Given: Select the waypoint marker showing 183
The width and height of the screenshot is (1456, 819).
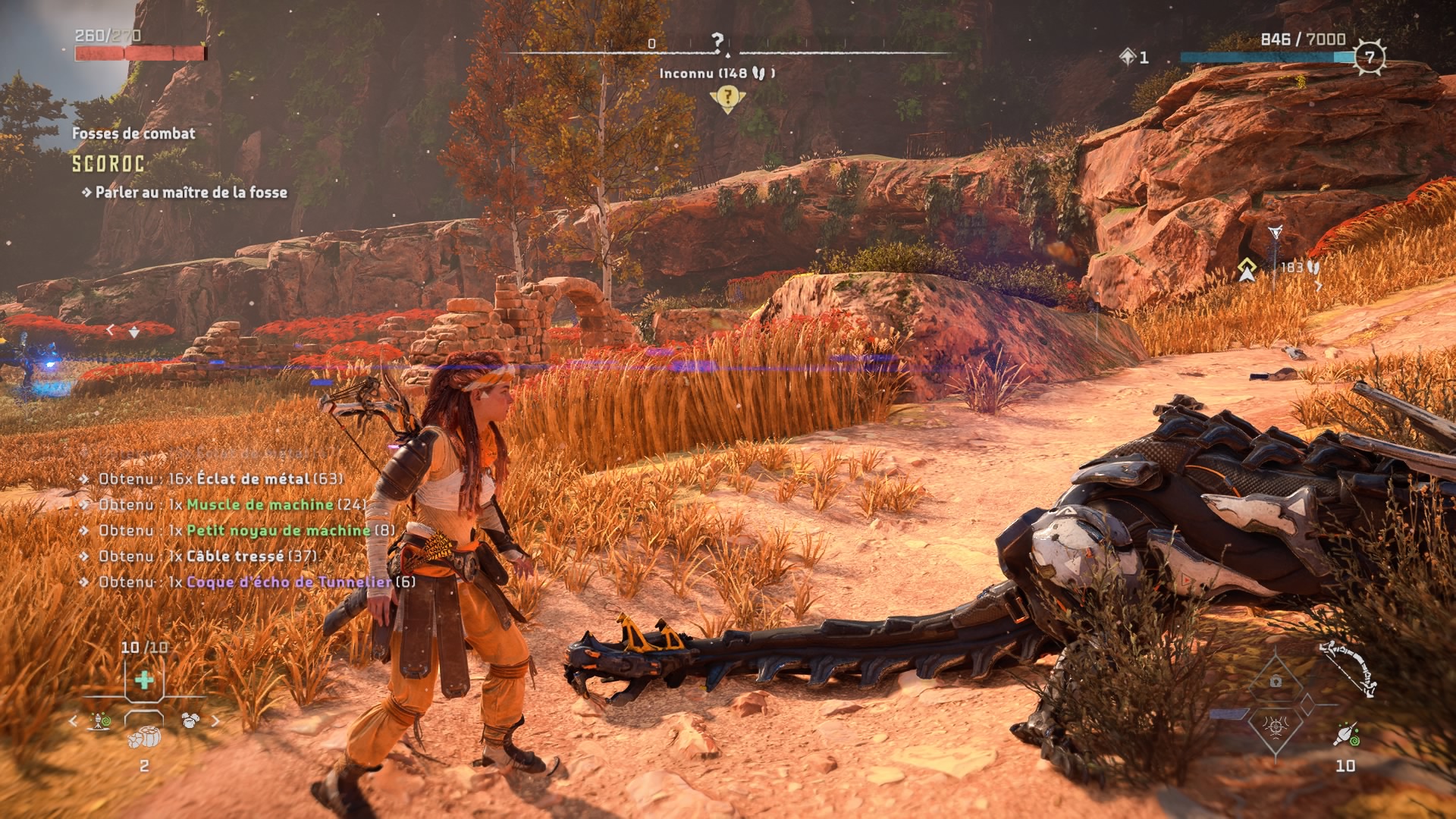Looking at the screenshot, I should point(1247,269).
